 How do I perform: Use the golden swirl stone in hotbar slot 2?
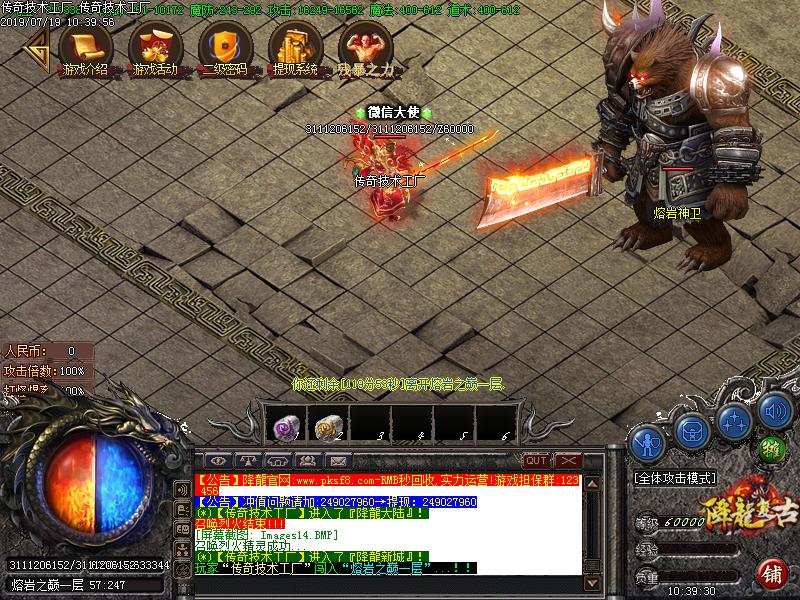coord(327,427)
